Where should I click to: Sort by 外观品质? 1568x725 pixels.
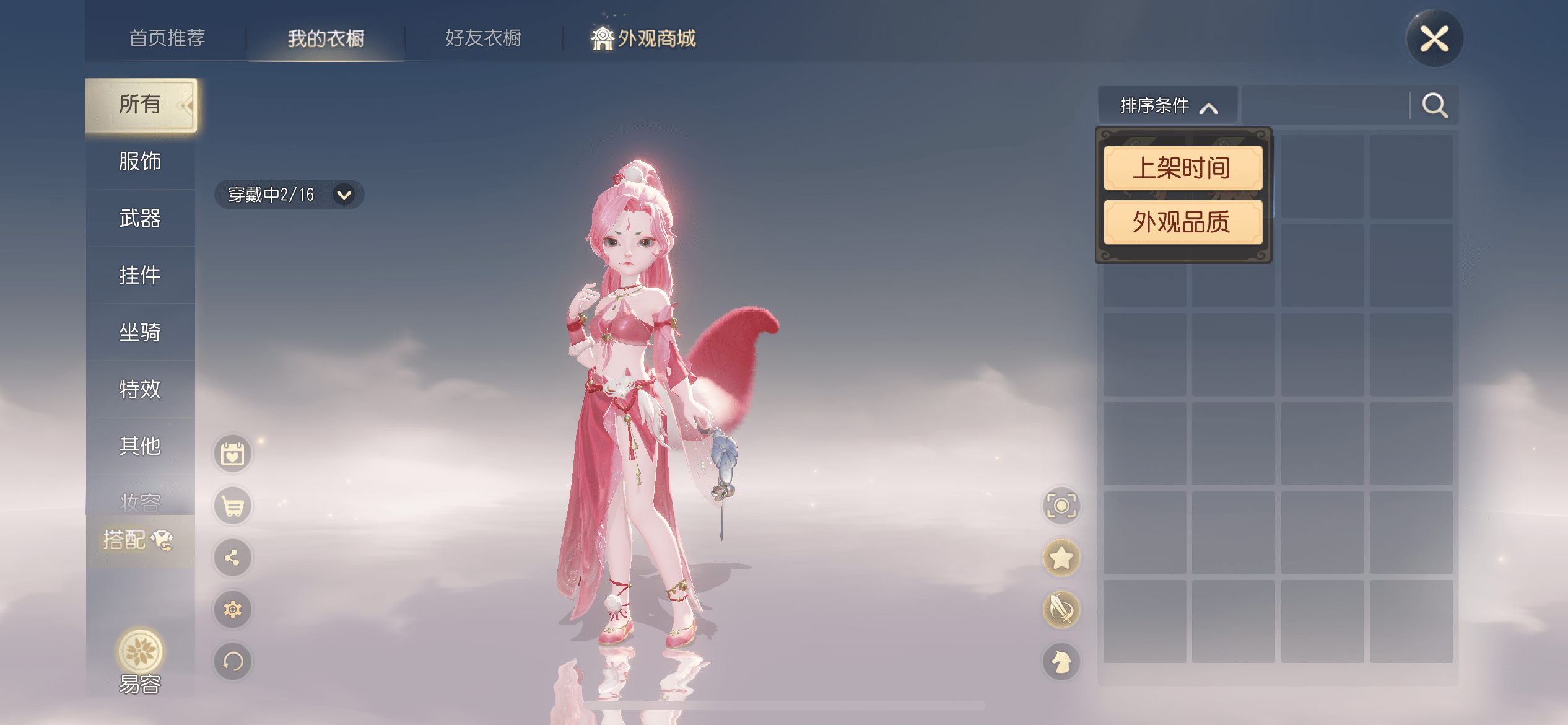(x=1182, y=222)
